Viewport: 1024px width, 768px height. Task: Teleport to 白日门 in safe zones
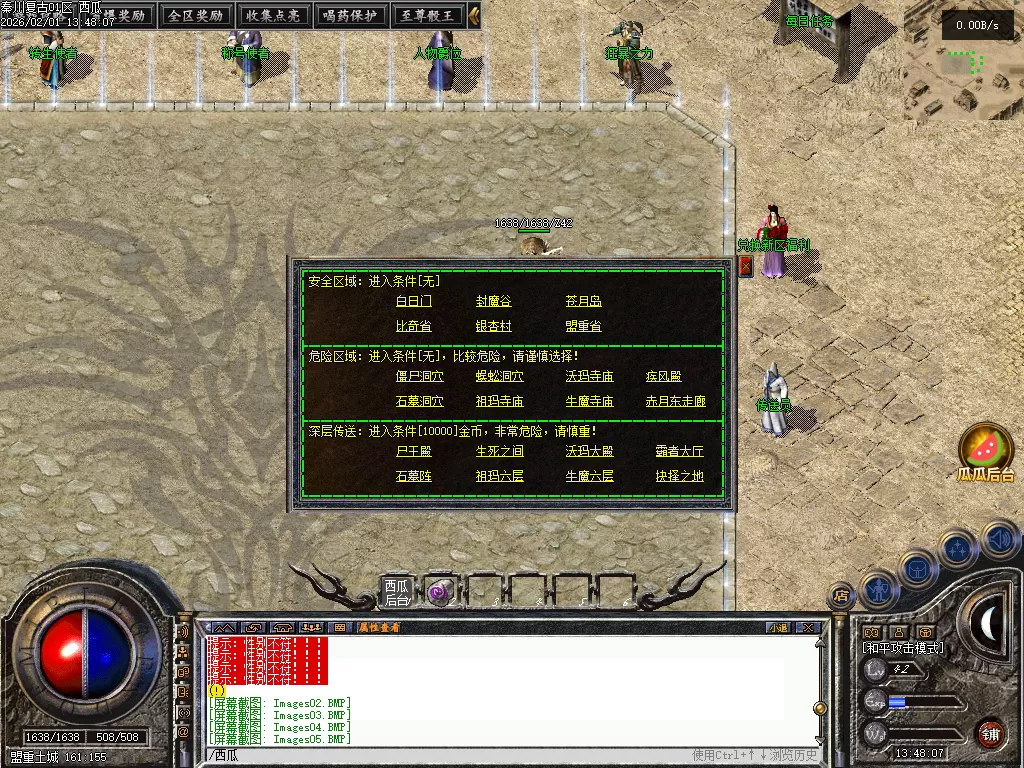tap(414, 301)
